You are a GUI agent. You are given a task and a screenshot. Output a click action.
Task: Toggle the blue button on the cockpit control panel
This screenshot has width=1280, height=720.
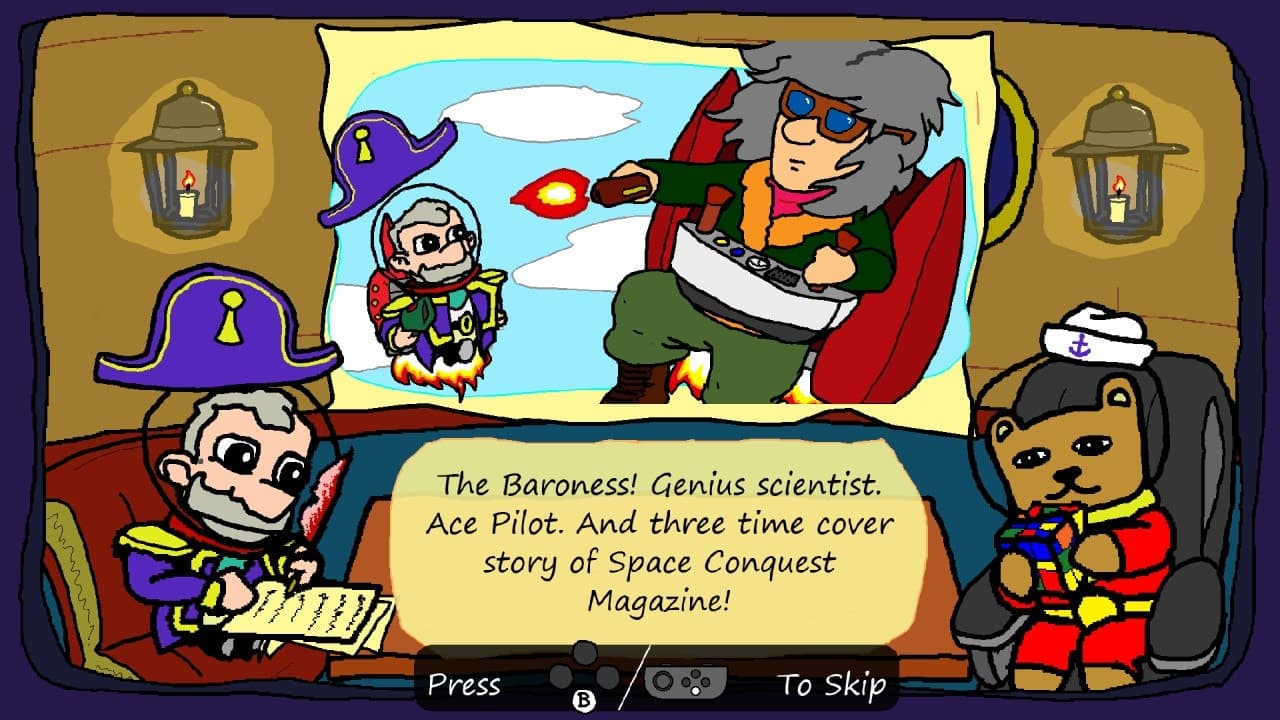[x=736, y=252]
